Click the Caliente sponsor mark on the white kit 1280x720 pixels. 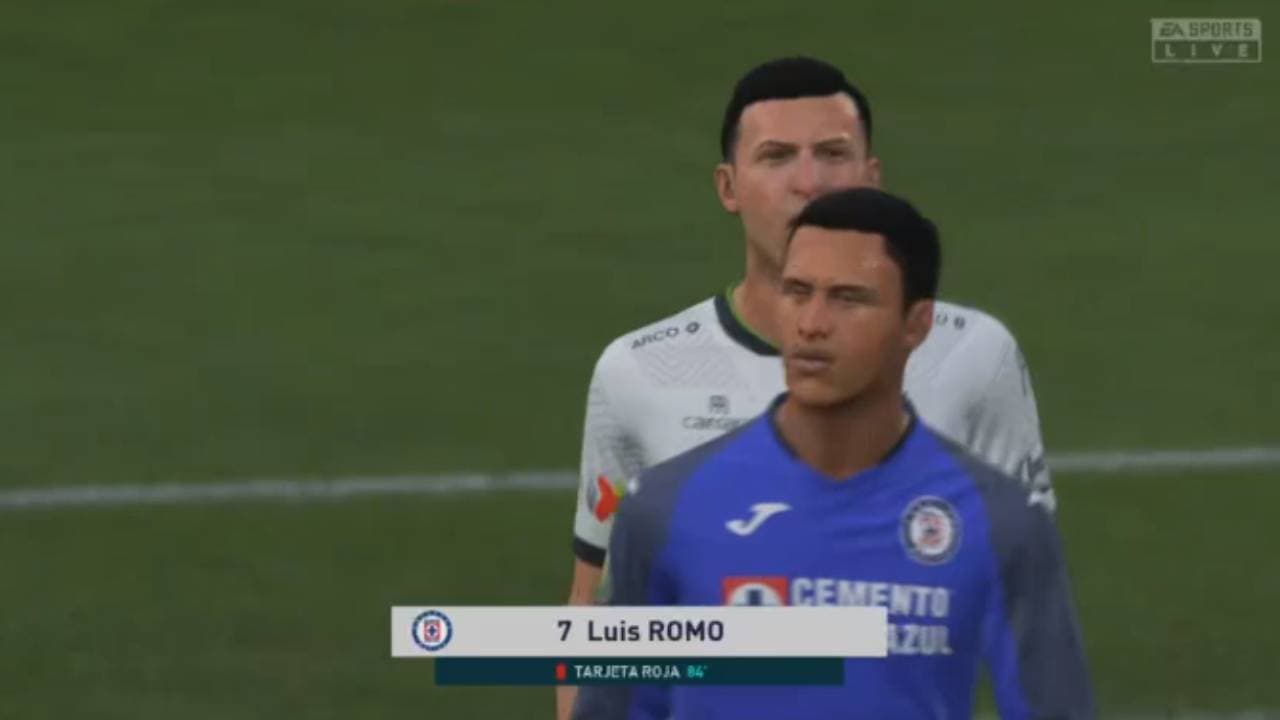click(x=707, y=420)
